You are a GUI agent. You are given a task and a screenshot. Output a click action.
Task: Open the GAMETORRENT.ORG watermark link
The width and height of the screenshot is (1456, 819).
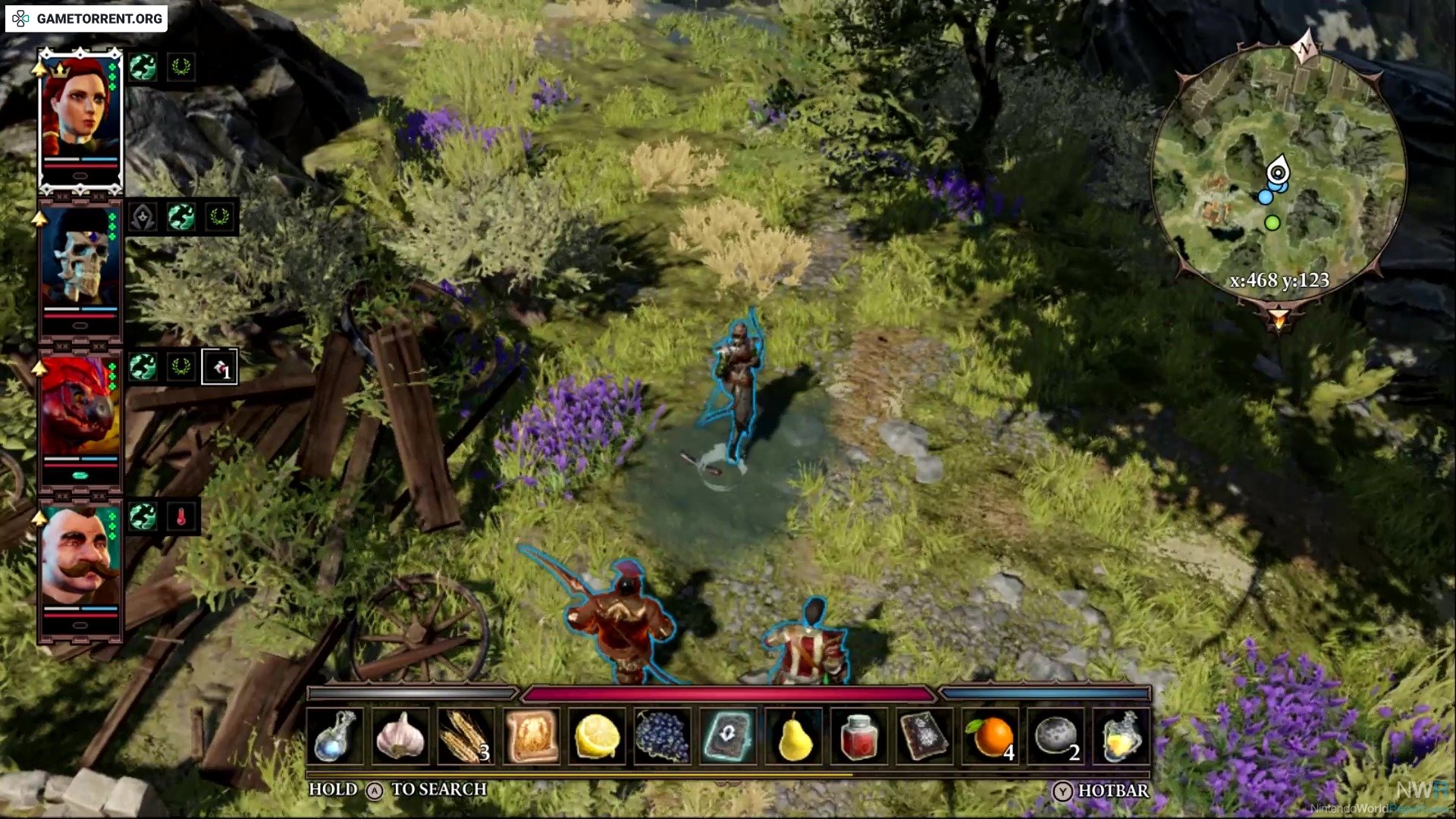pyautogui.click(x=86, y=18)
